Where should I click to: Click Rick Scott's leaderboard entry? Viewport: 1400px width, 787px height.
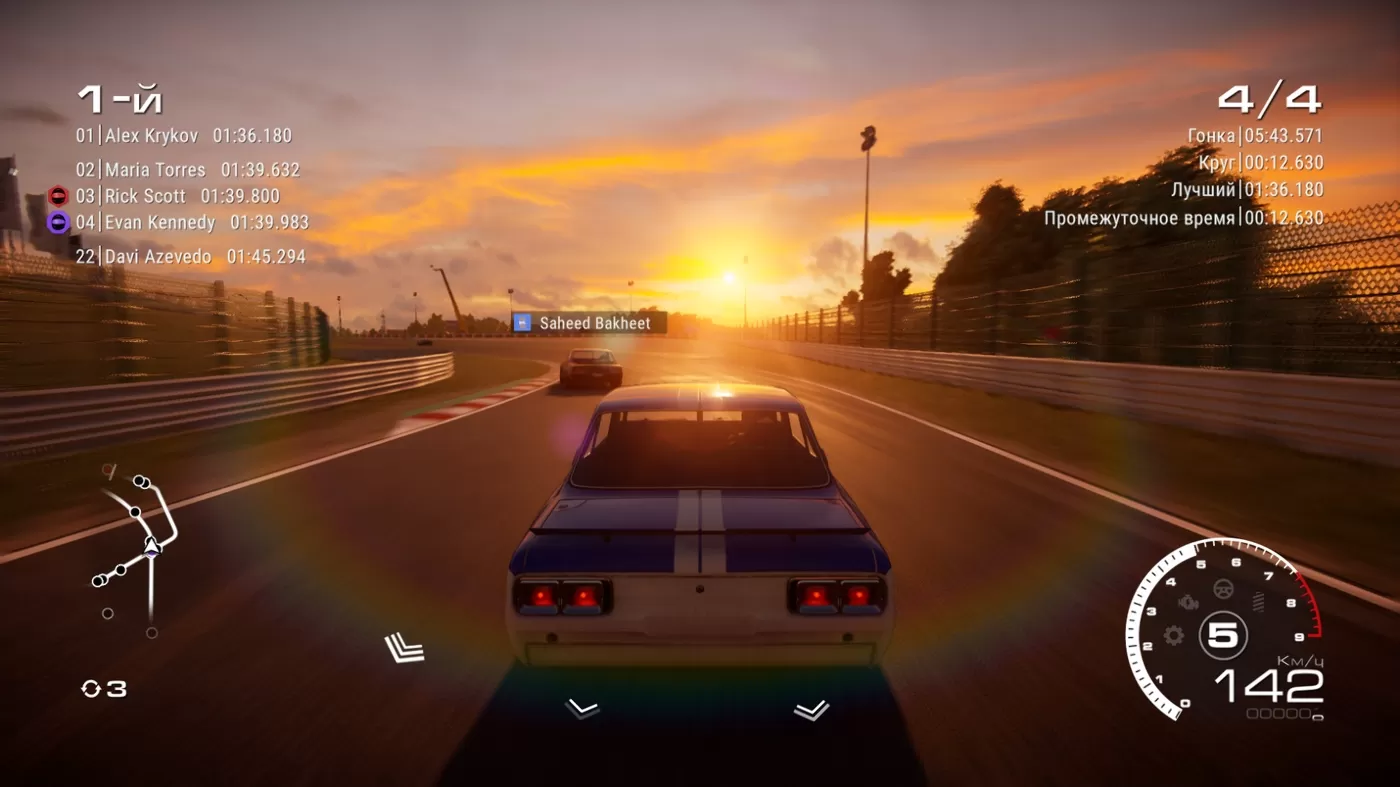[178, 196]
